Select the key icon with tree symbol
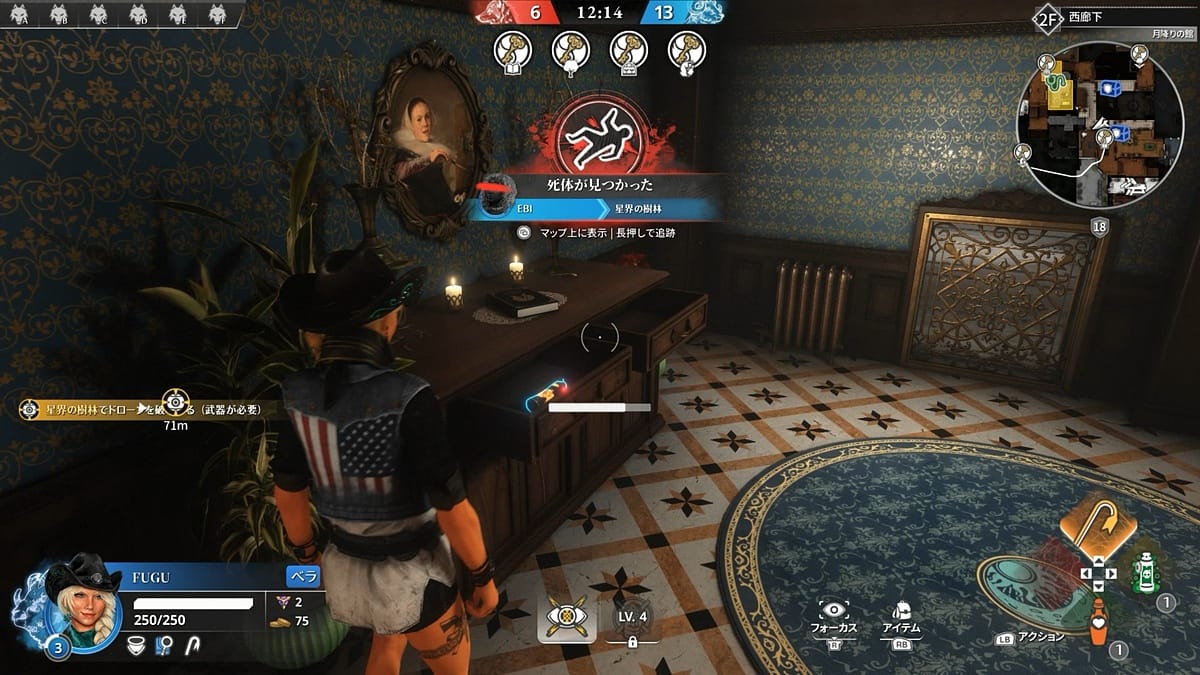 570,50
